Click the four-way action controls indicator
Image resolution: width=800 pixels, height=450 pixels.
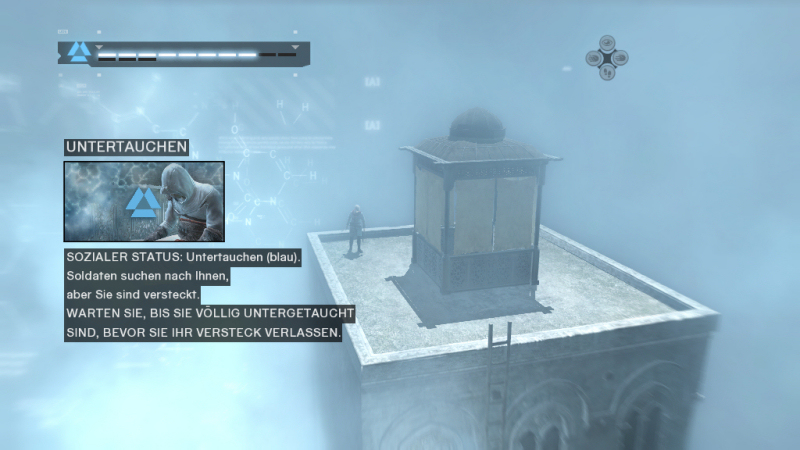(x=606, y=58)
